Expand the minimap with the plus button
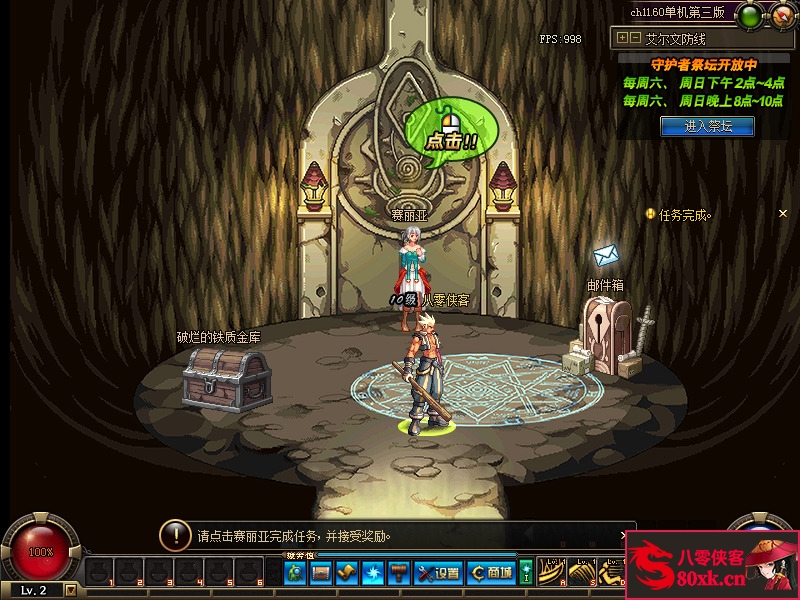Screen dimensions: 800x600 tap(623, 38)
